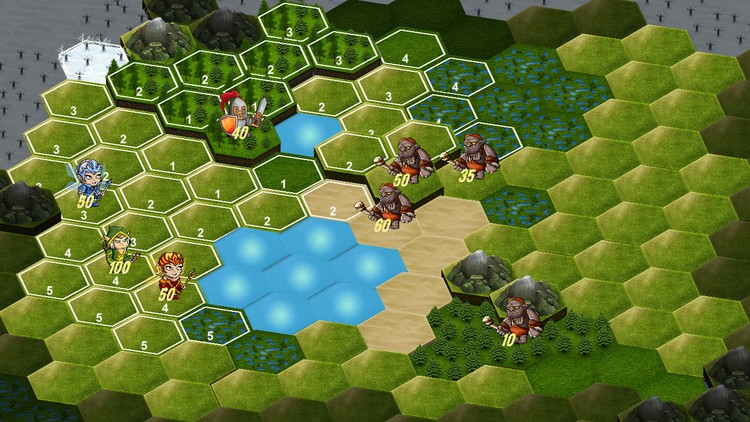The height and width of the screenshot is (422, 750).
Task: Select the blue-haired fairy unit
Action: coord(92,179)
